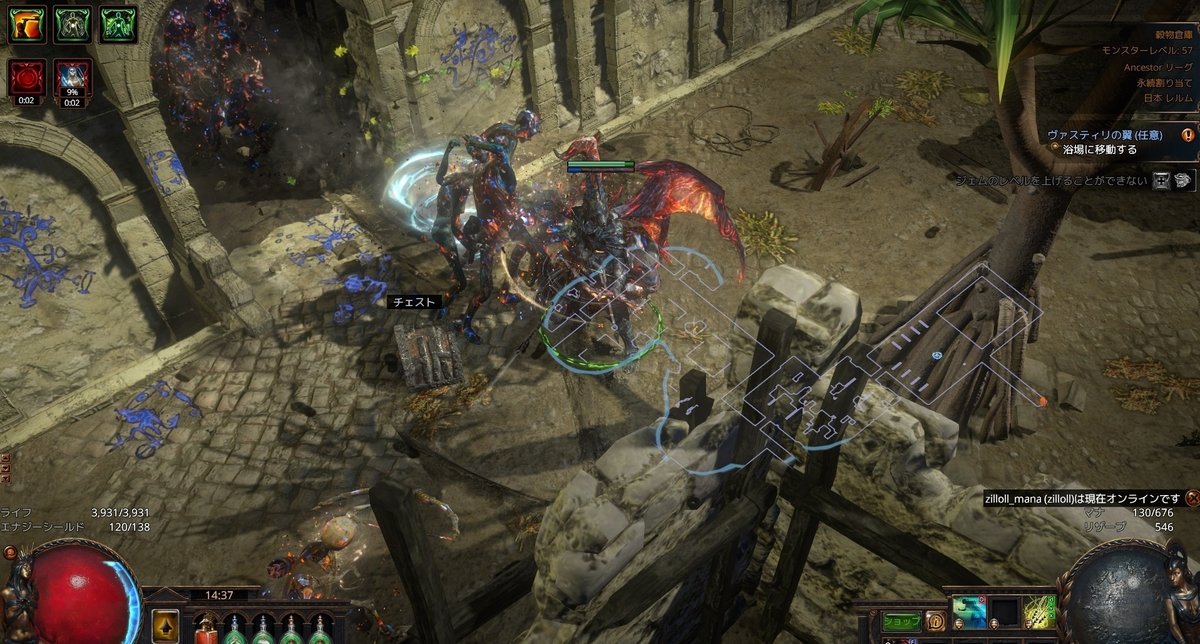Click the round info button beside the shop
Screen dimensions: 1200x644
[x=935, y=620]
